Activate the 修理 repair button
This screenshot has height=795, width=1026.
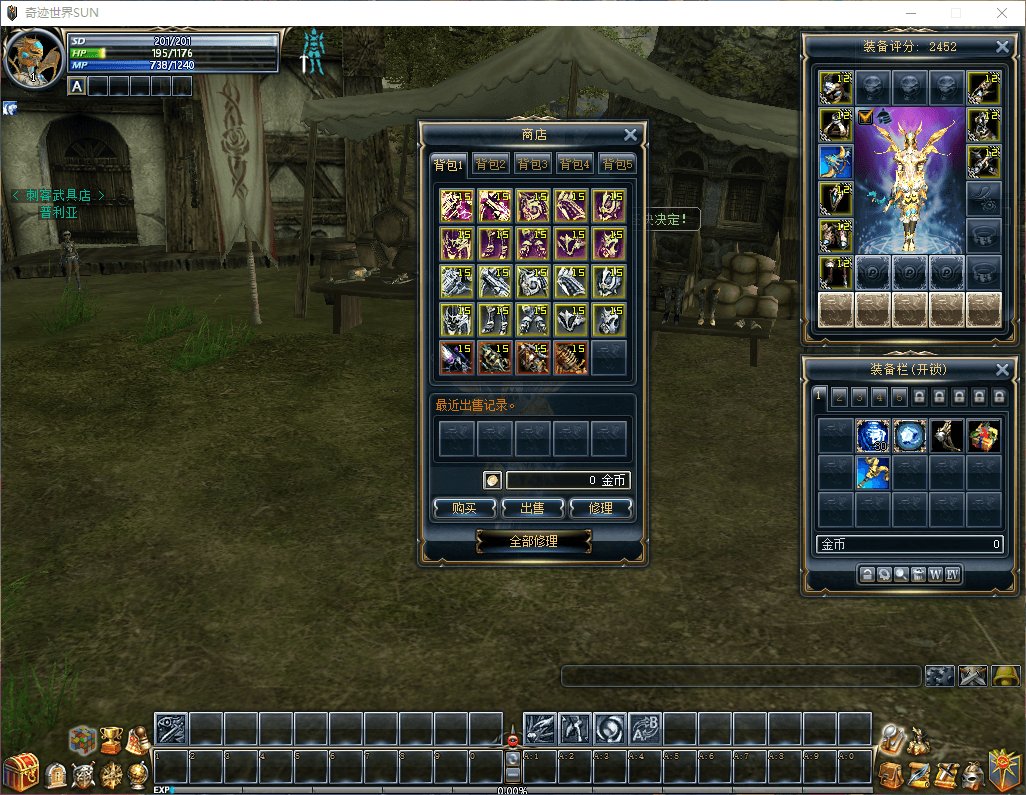(x=600, y=508)
